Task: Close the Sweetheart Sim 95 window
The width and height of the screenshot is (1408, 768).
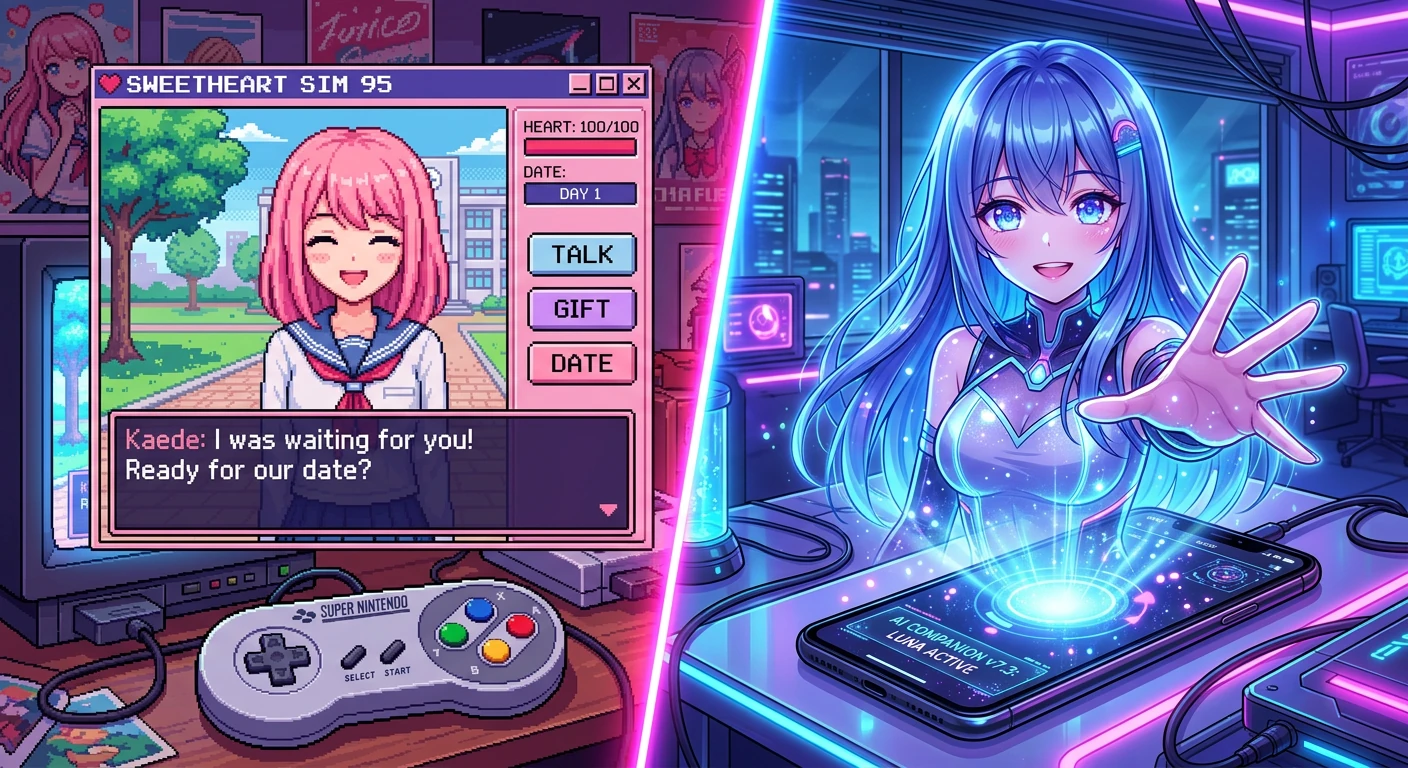Action: [633, 84]
